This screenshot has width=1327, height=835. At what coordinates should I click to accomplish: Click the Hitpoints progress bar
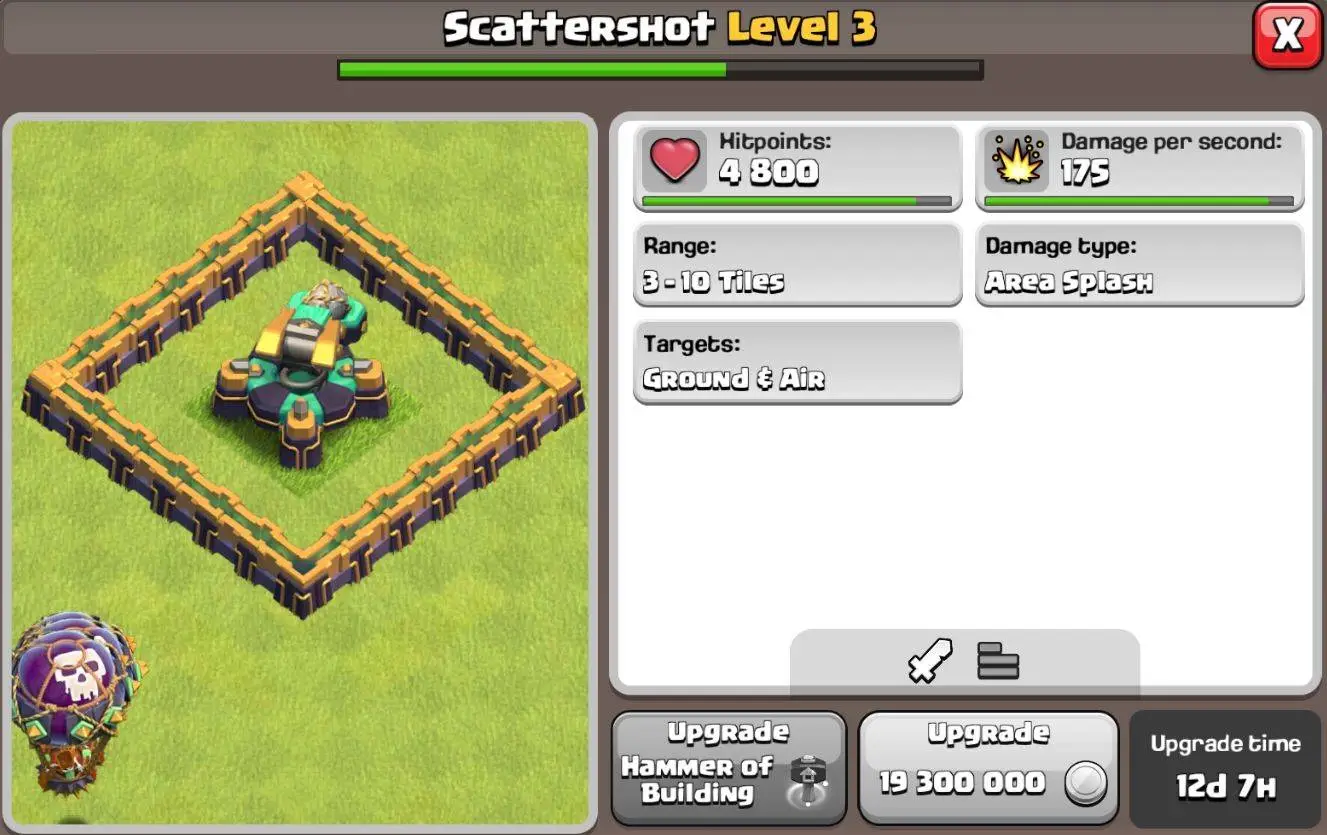(797, 201)
